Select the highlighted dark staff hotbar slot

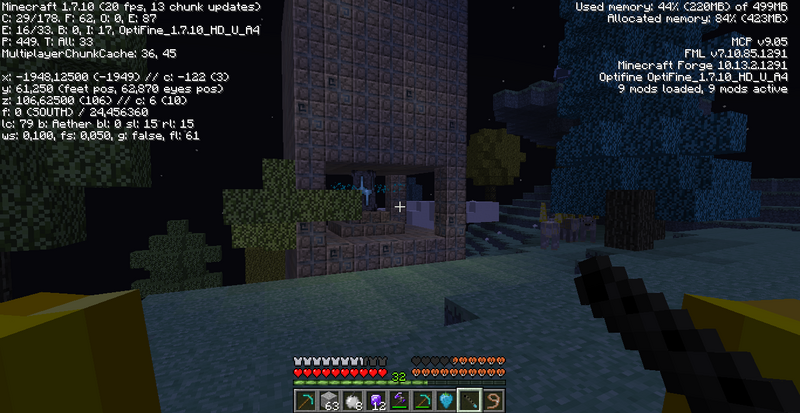point(468,400)
